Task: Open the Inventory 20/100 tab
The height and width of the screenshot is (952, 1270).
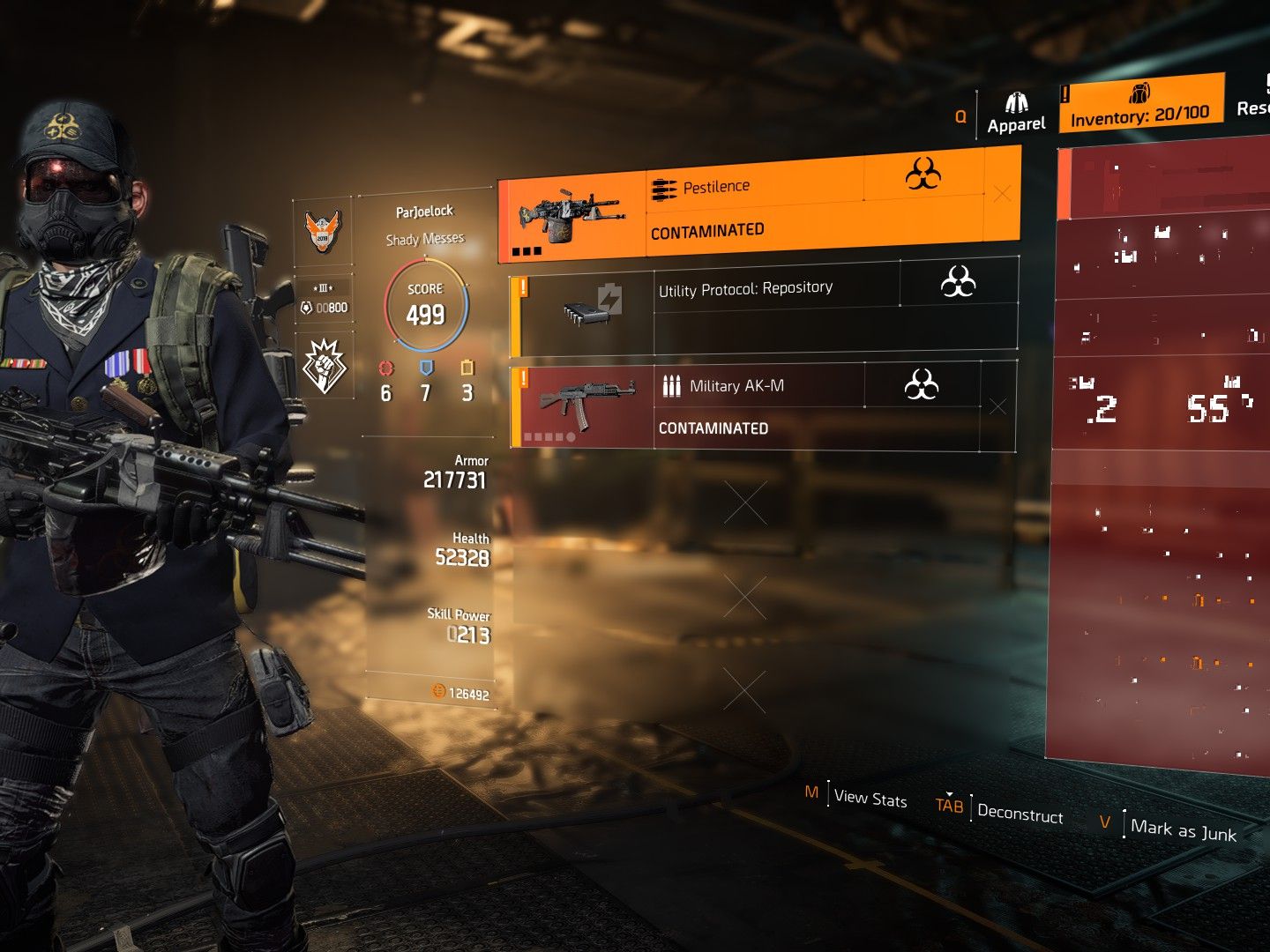Action: coord(1140,105)
